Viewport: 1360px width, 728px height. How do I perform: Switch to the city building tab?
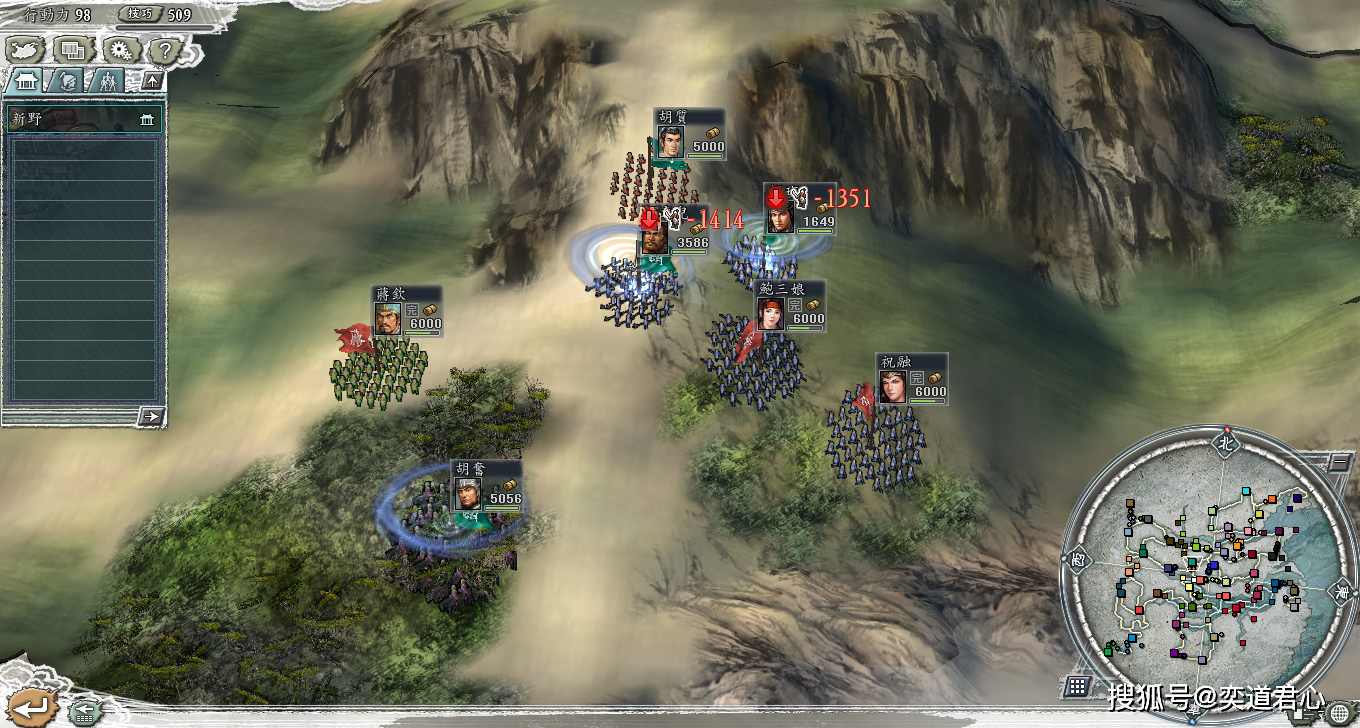click(x=26, y=82)
